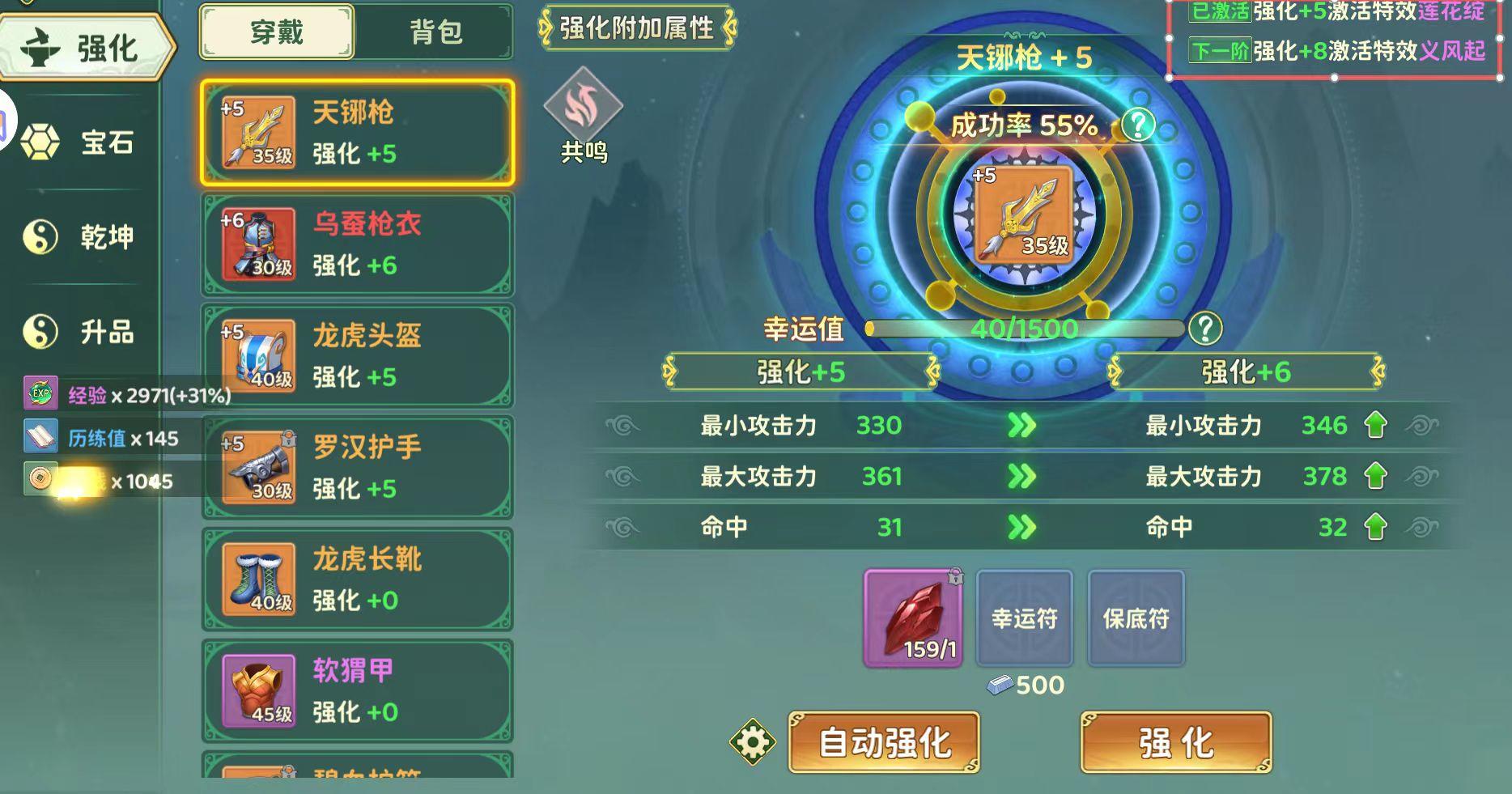Toggle the 保底符 protection charm
The width and height of the screenshot is (1512, 794).
pos(1136,619)
